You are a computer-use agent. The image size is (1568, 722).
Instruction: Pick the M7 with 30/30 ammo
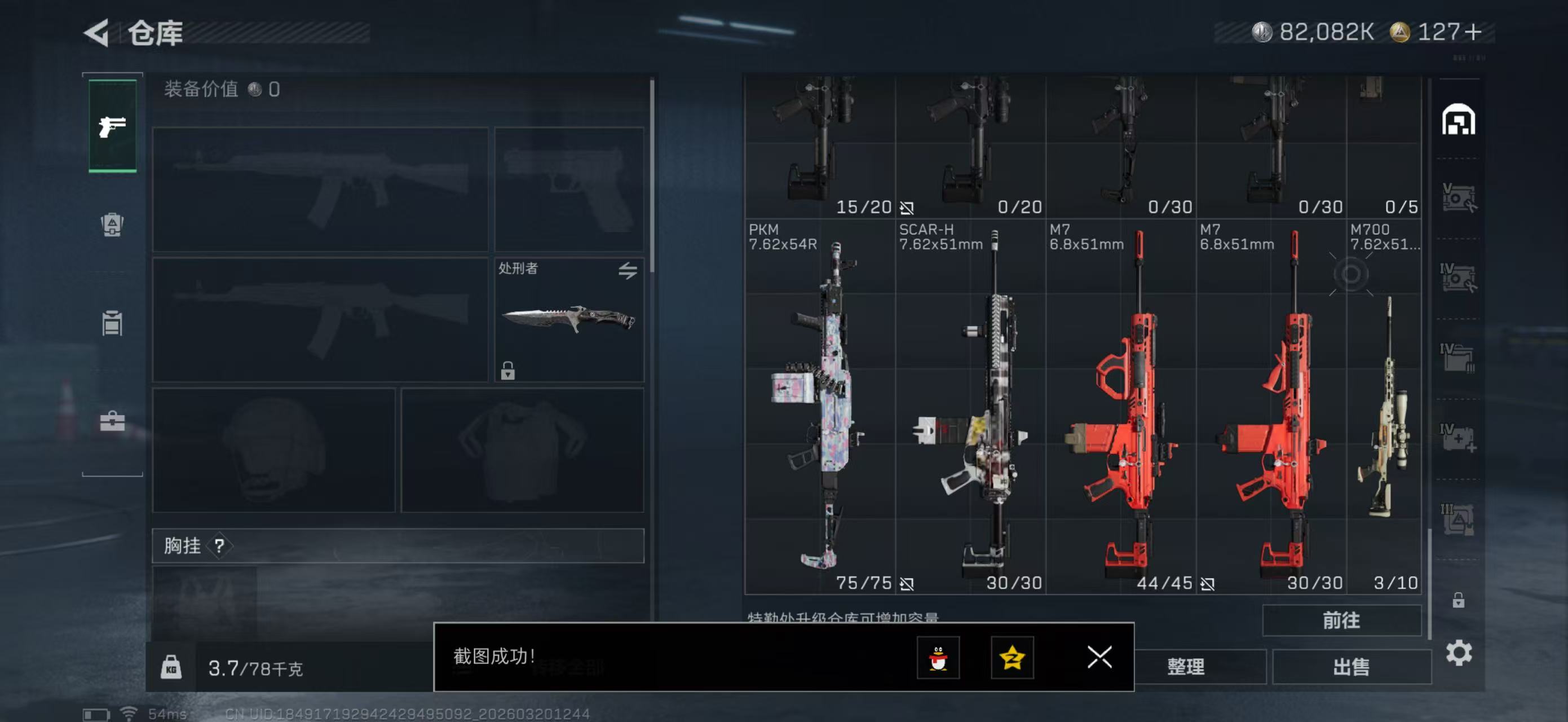coord(1271,406)
